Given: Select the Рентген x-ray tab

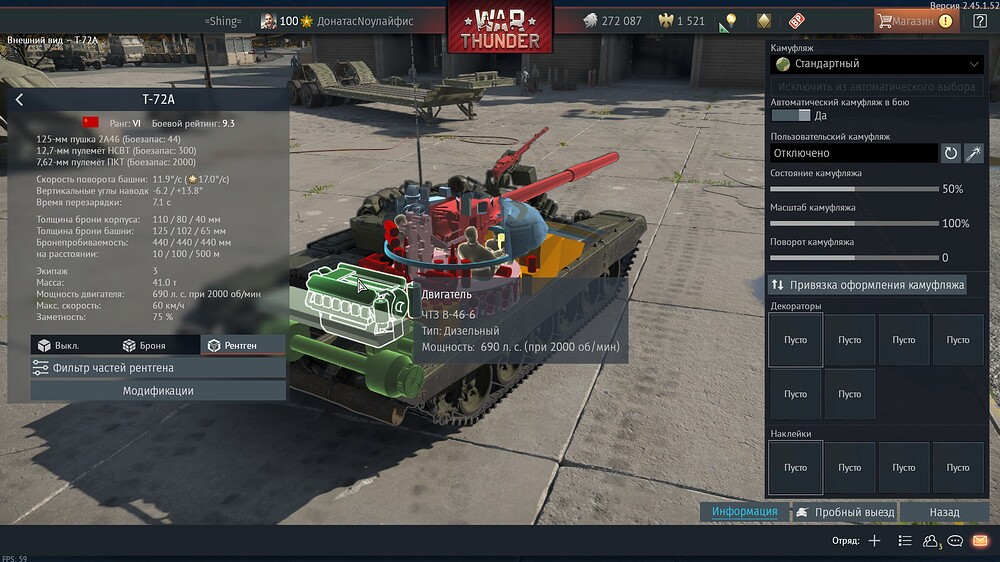Looking at the screenshot, I should click(x=231, y=345).
